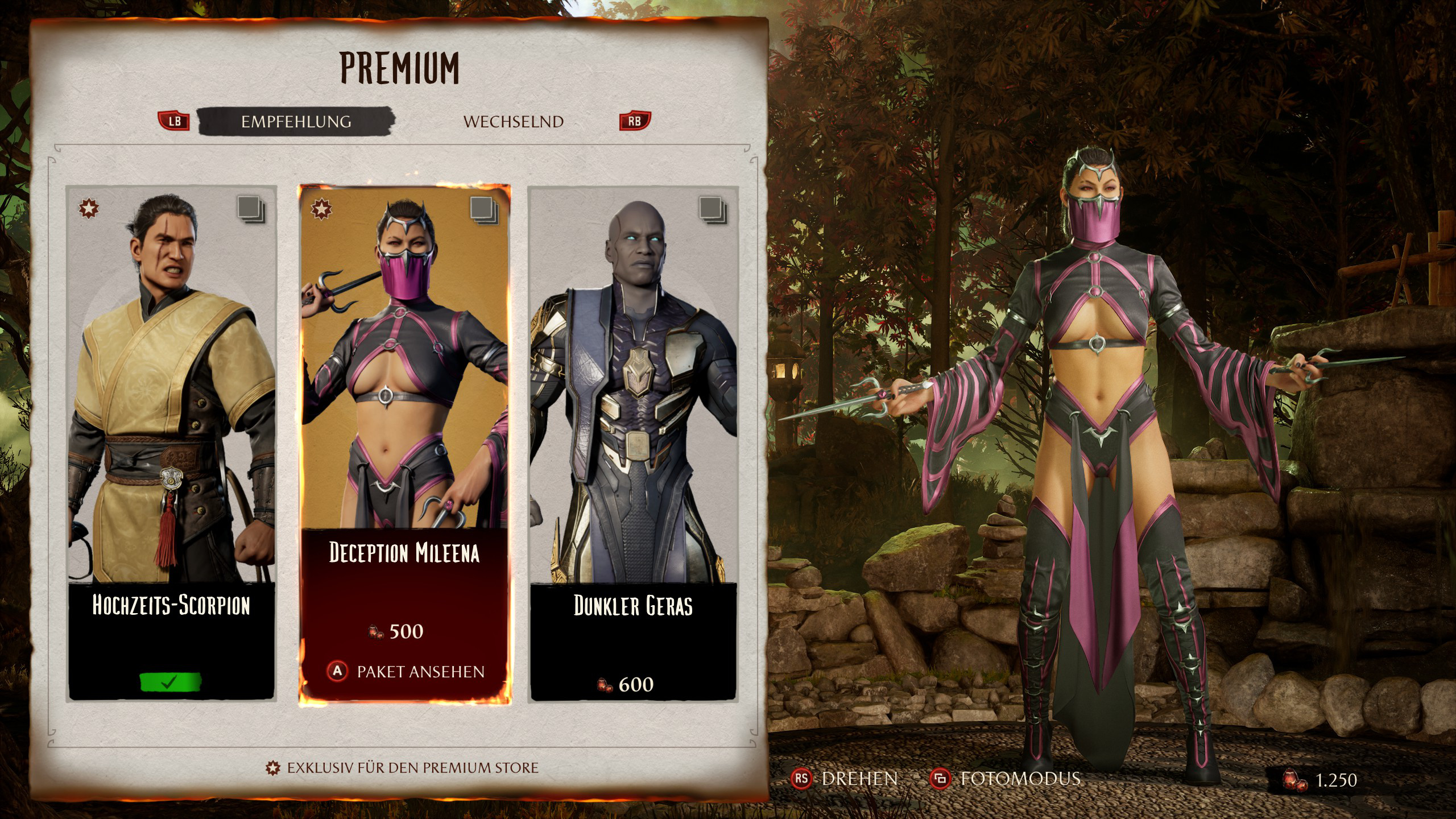Select the Hochzeits-Scorpion skin card
Screen dimensions: 1456x819
click(x=171, y=444)
